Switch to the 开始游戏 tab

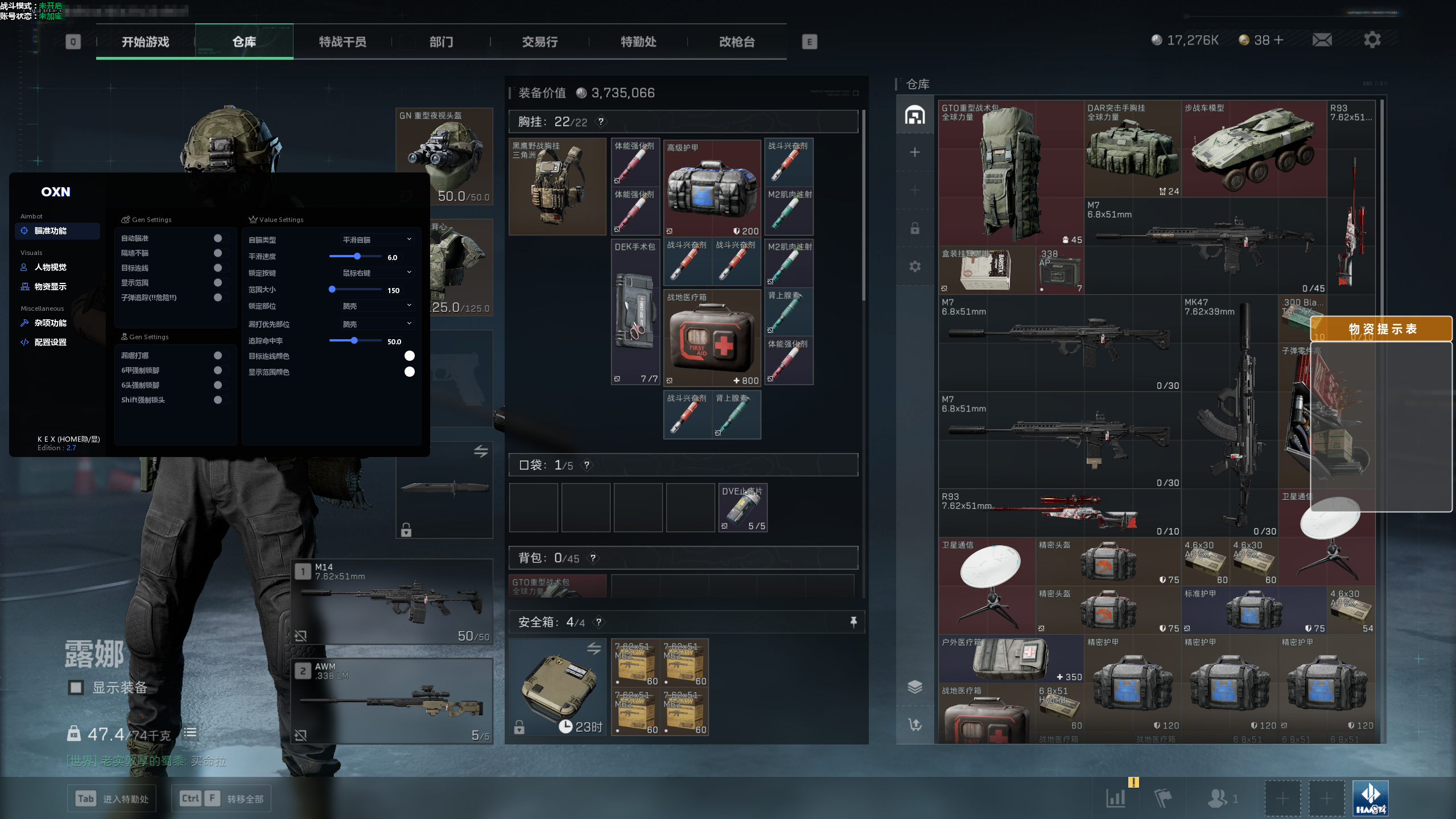(x=145, y=42)
